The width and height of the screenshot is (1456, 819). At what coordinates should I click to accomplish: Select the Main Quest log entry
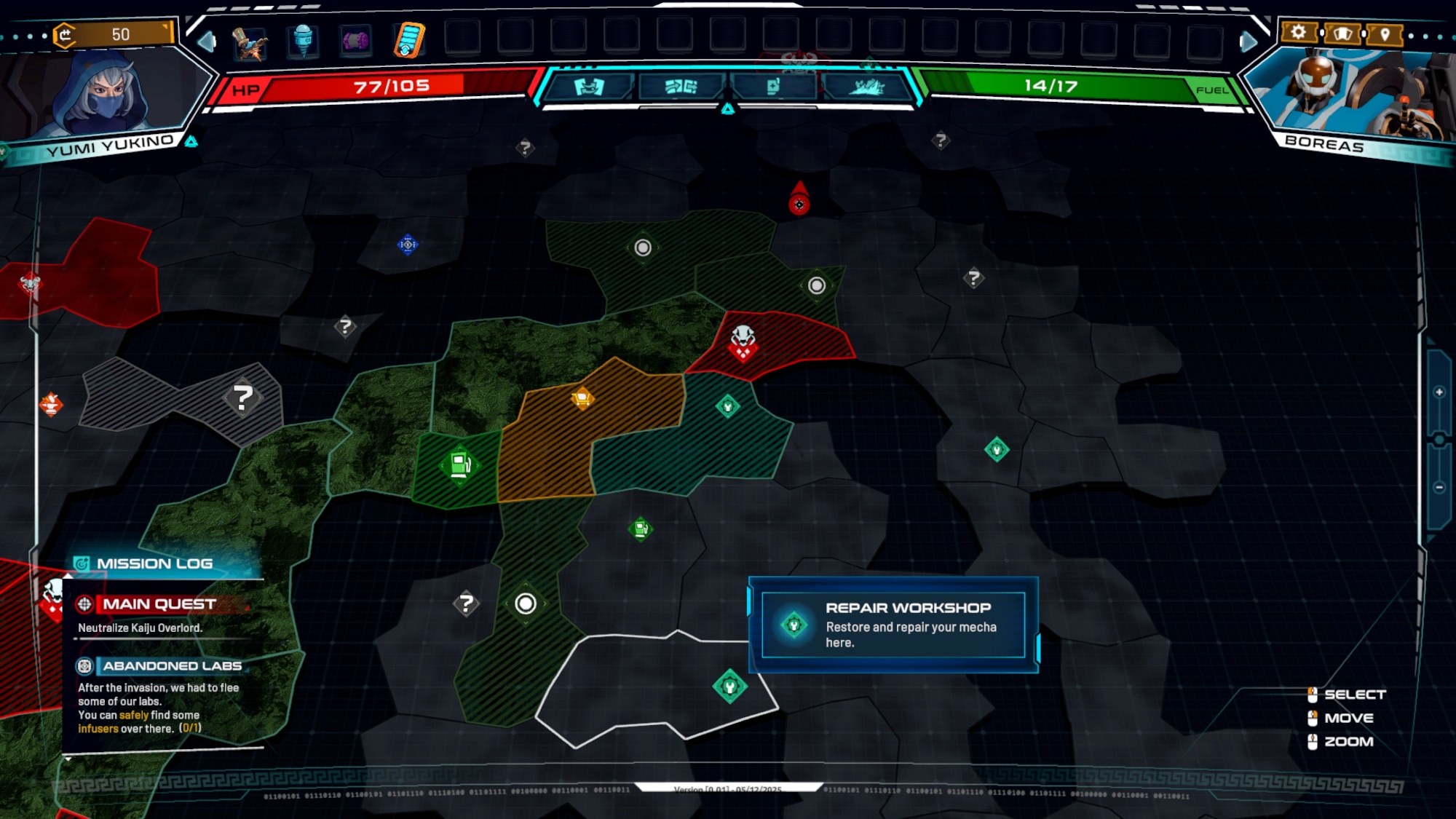pyautogui.click(x=159, y=604)
